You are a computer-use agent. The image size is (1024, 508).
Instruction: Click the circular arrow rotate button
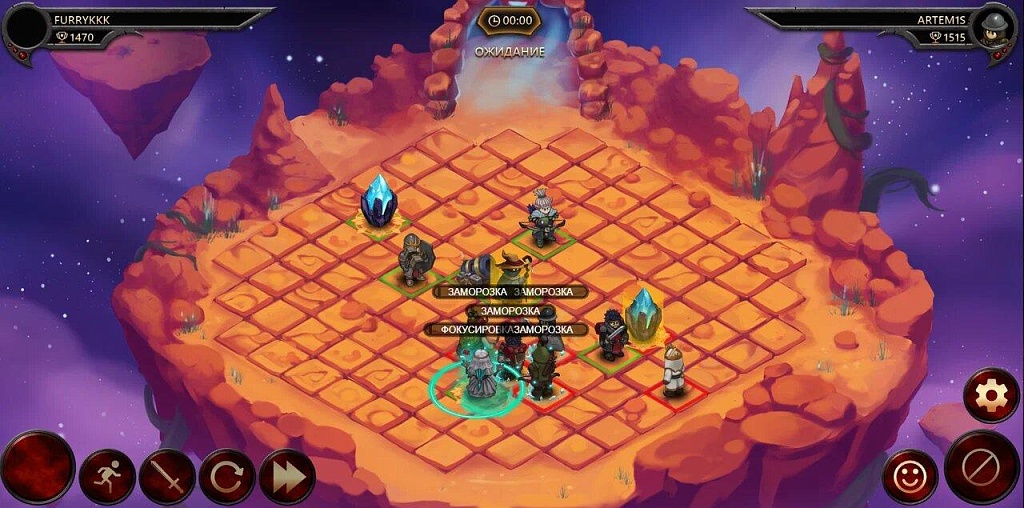227,477
